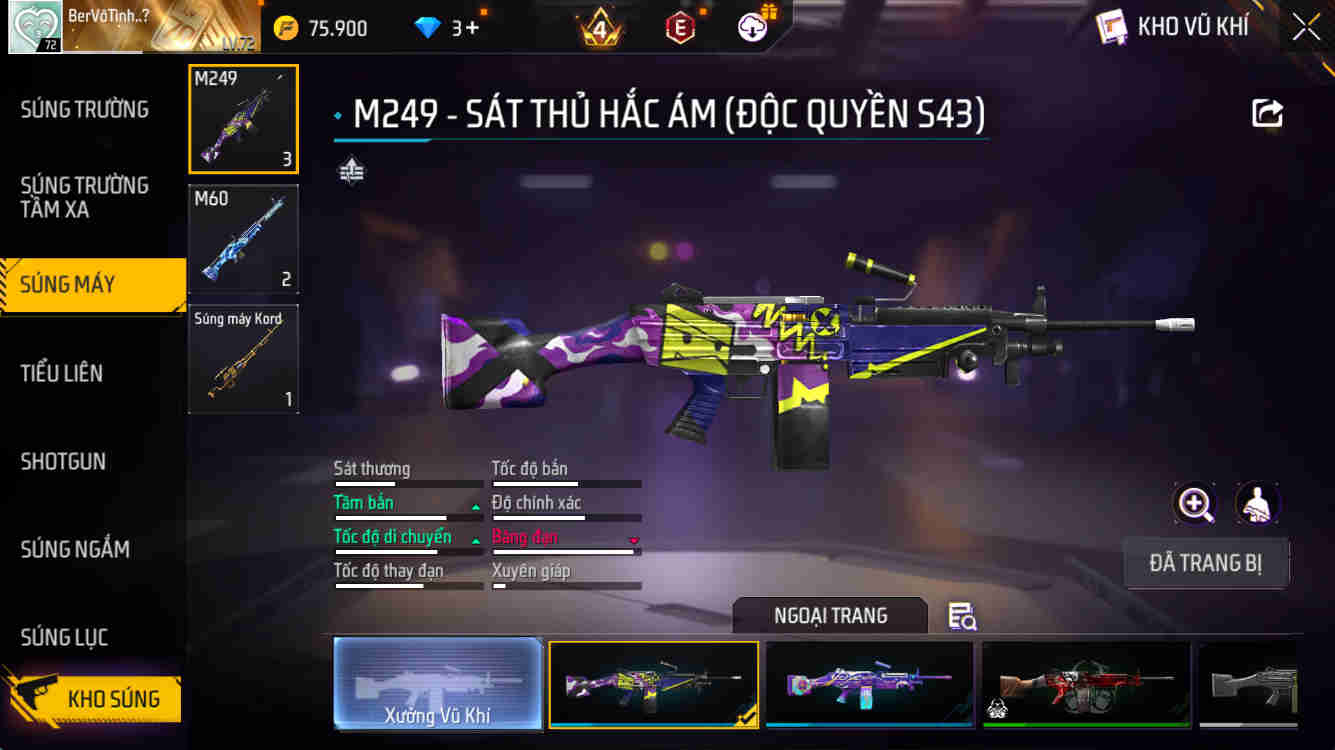Click the ĐÃ TRANG BỊ button
This screenshot has height=750, width=1335.
(x=1206, y=563)
